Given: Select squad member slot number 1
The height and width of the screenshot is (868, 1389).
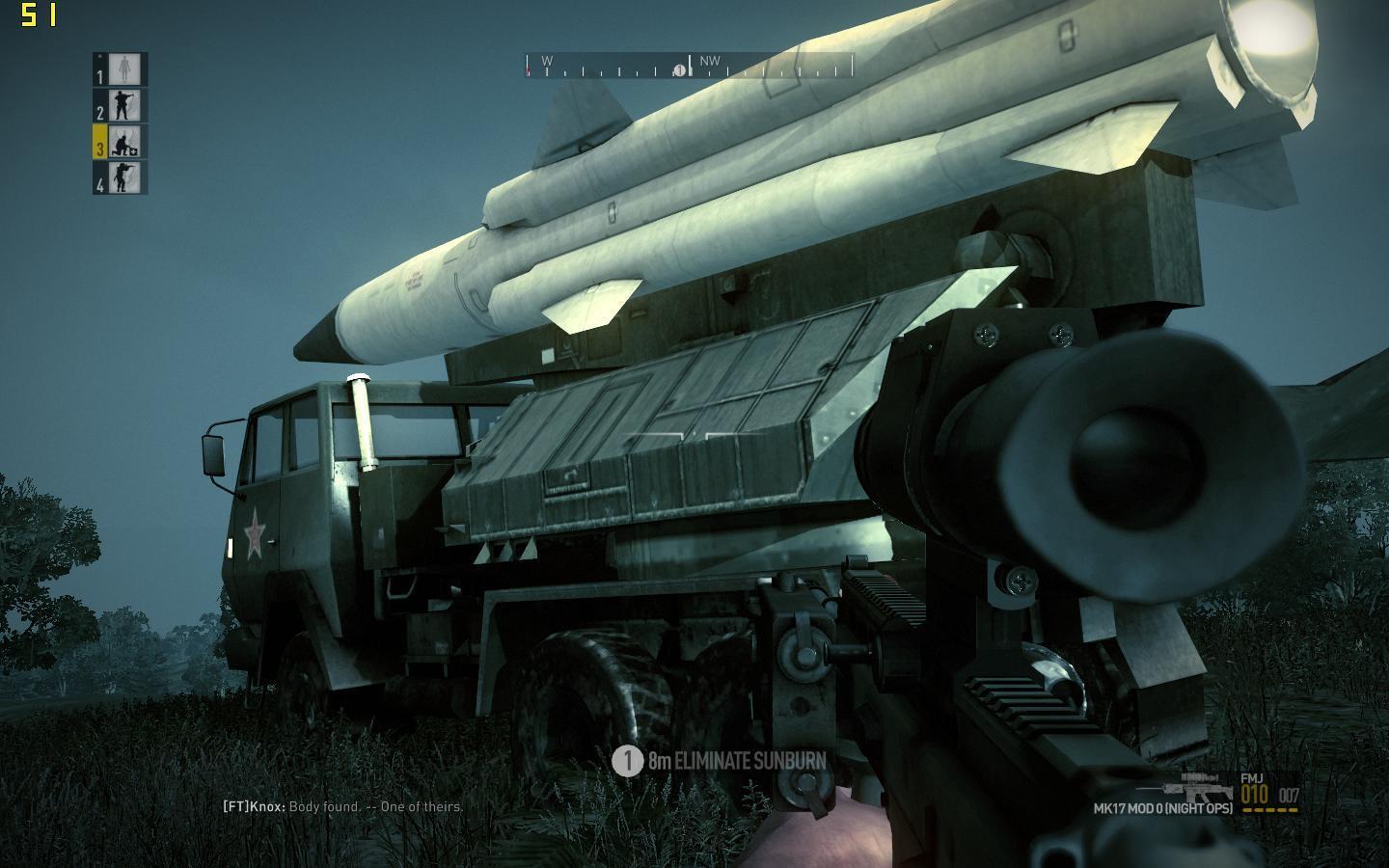Looking at the screenshot, I should [122, 69].
